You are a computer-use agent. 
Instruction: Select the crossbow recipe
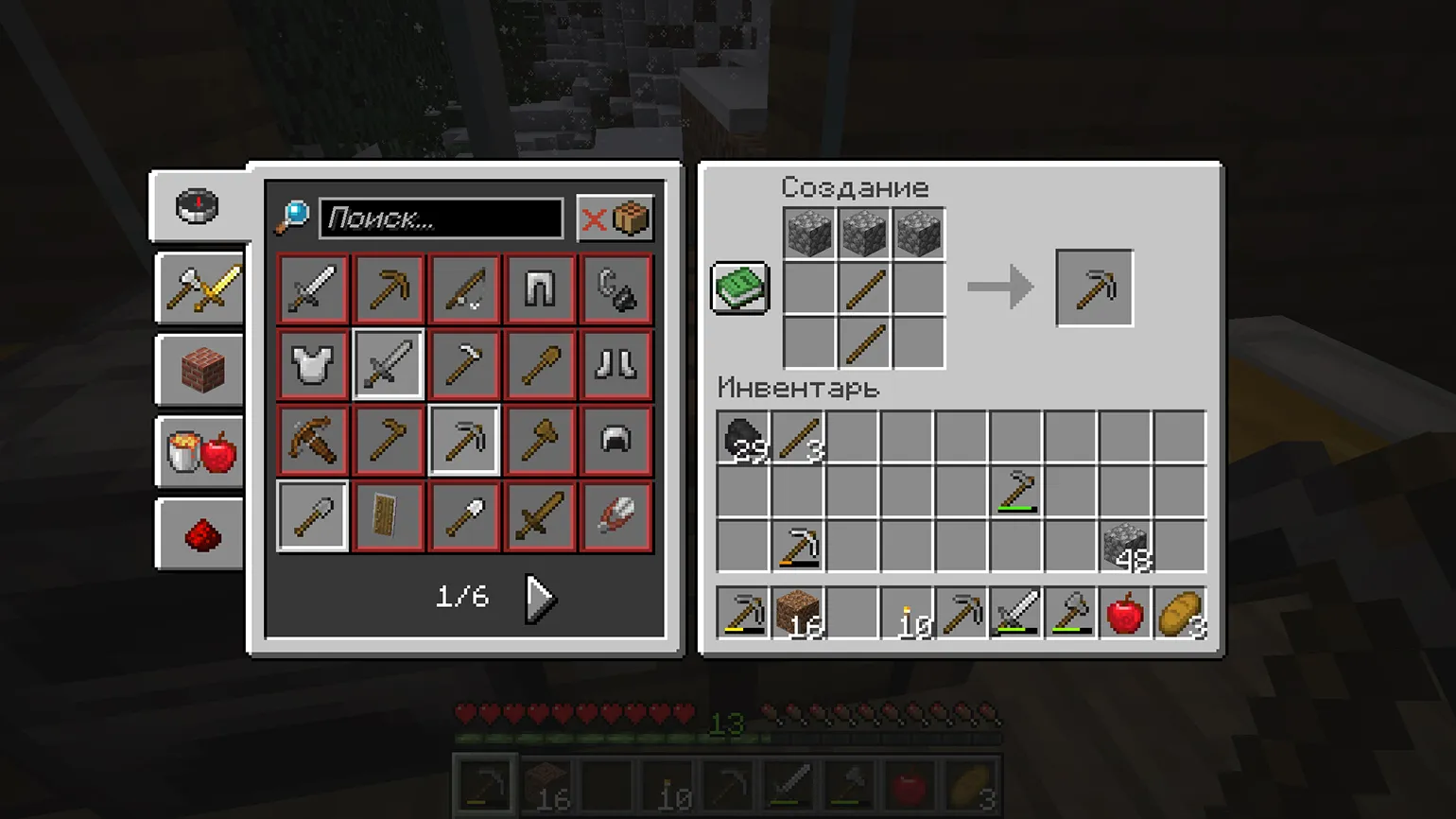pos(312,441)
